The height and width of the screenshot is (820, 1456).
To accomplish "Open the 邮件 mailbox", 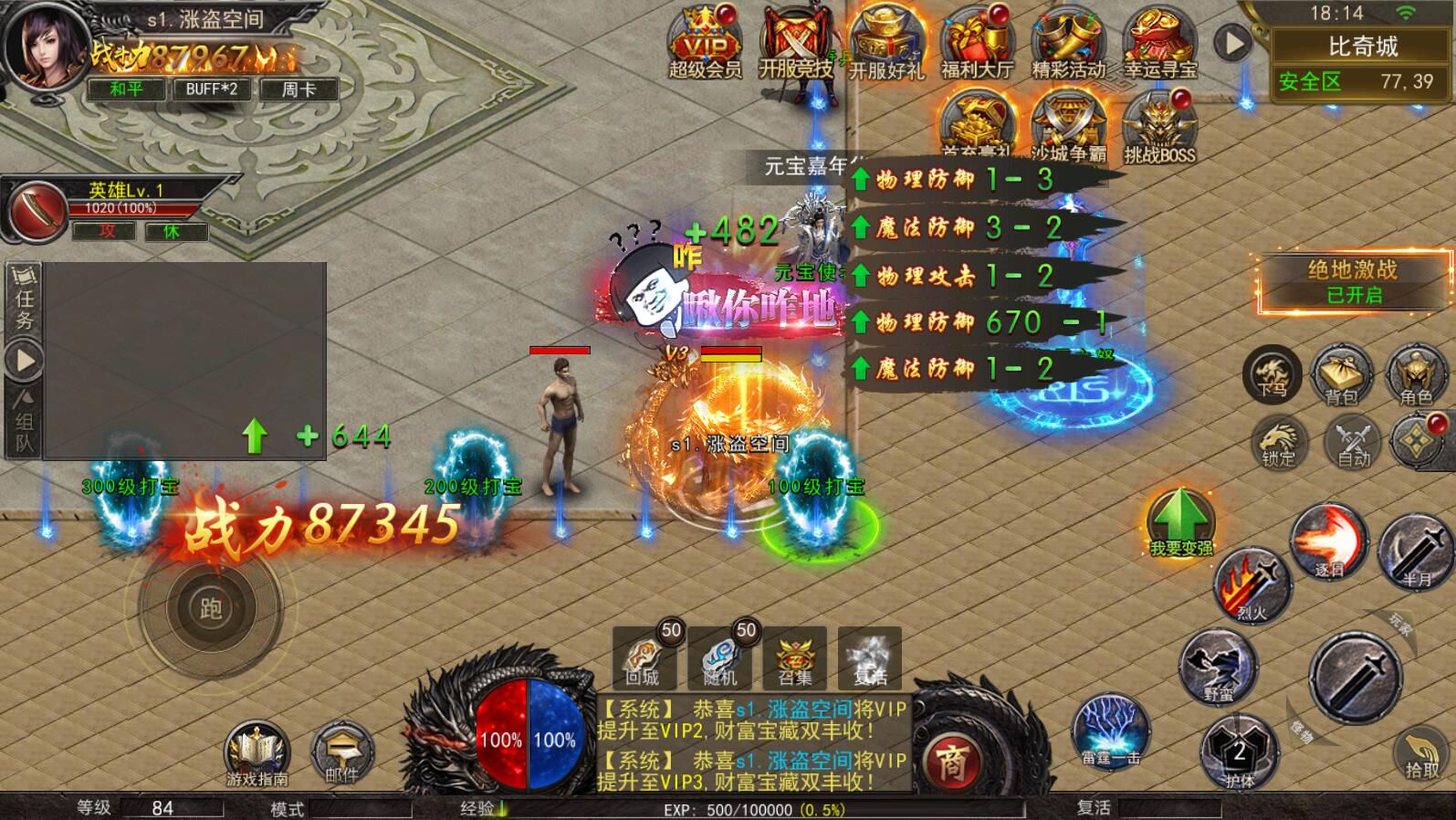I will click(341, 753).
